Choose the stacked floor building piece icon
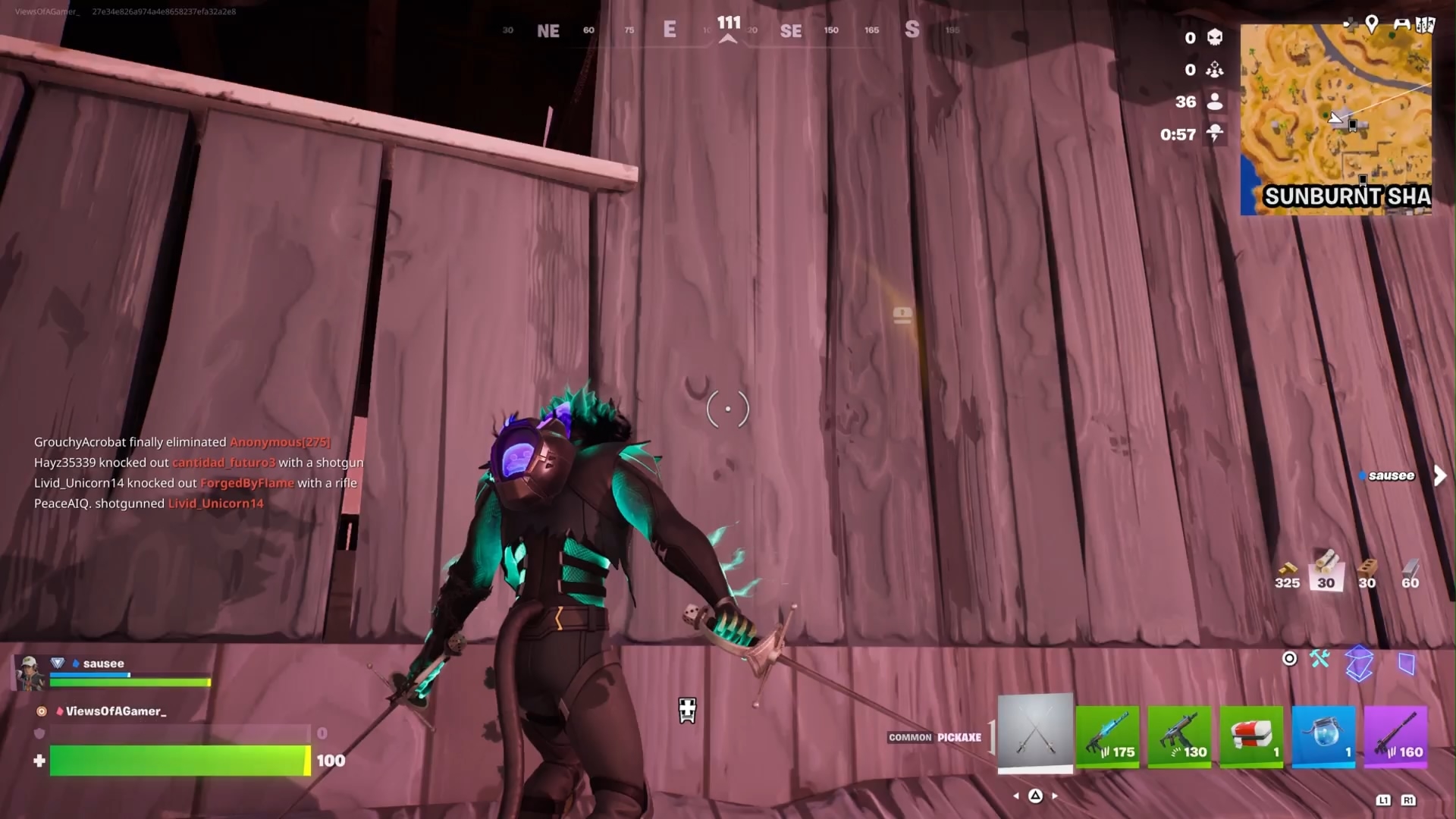This screenshot has height=819, width=1456. click(1359, 664)
